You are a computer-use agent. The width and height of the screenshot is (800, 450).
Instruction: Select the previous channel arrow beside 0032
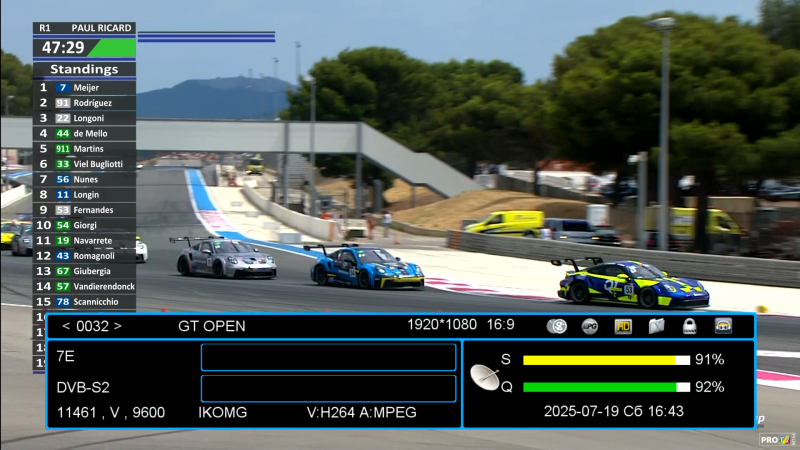[x=66, y=326]
